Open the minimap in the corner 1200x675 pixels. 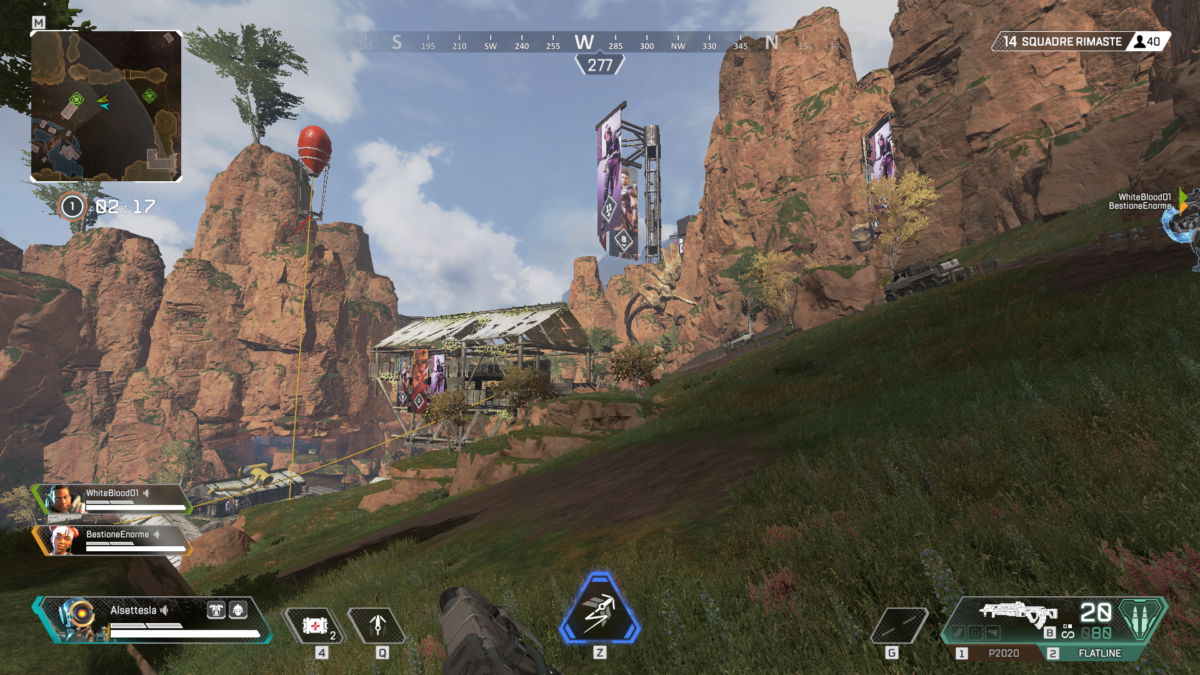point(106,105)
